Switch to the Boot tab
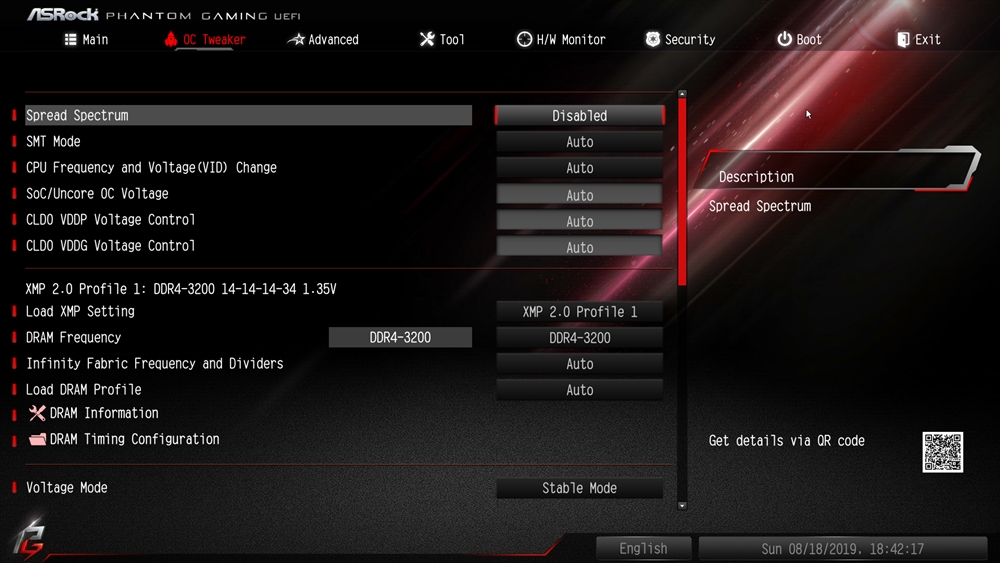The height and width of the screenshot is (563, 1000). tap(799, 40)
